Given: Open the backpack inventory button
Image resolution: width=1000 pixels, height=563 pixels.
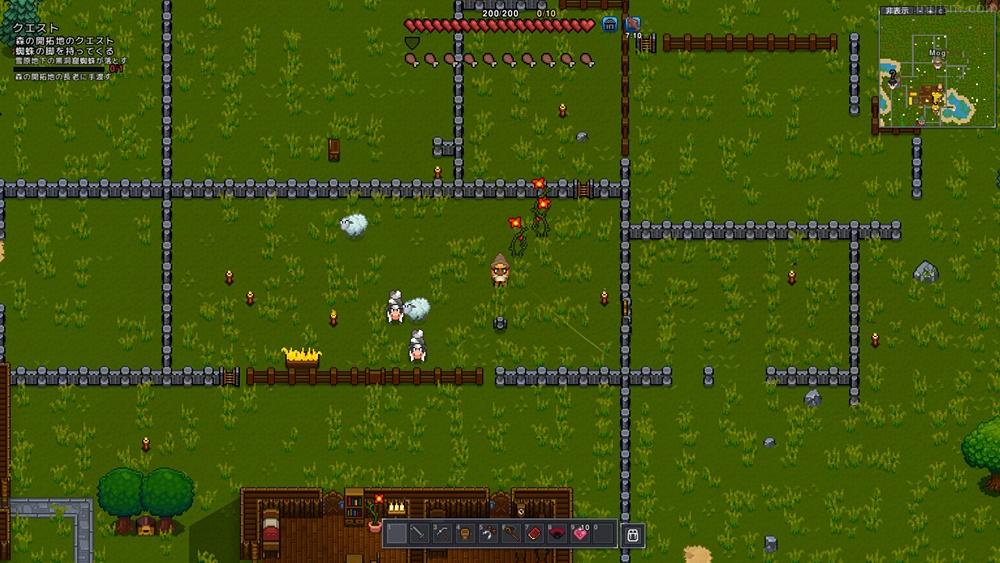Looking at the screenshot, I should coord(631,535).
